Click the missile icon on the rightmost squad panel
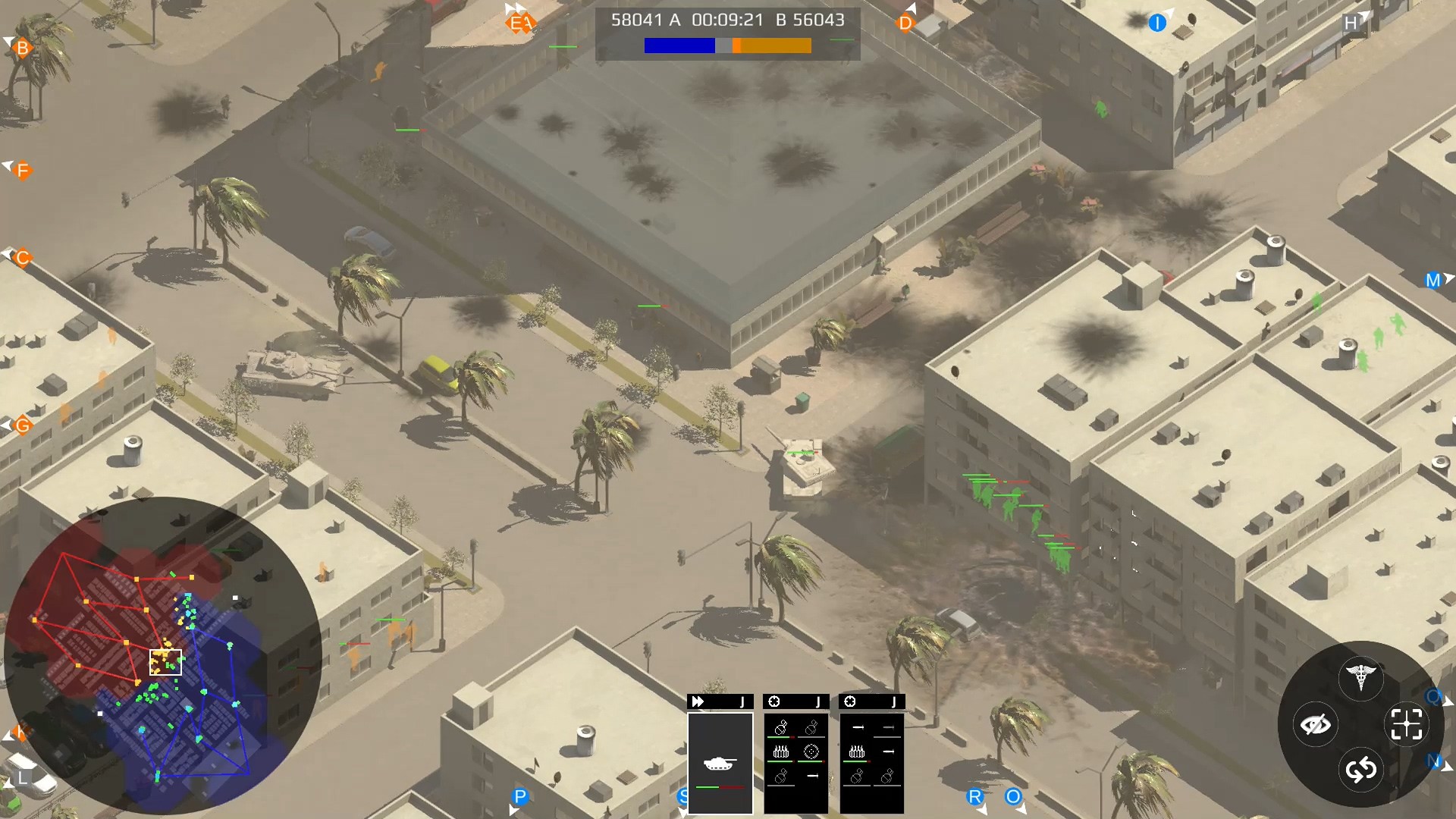 (858, 728)
